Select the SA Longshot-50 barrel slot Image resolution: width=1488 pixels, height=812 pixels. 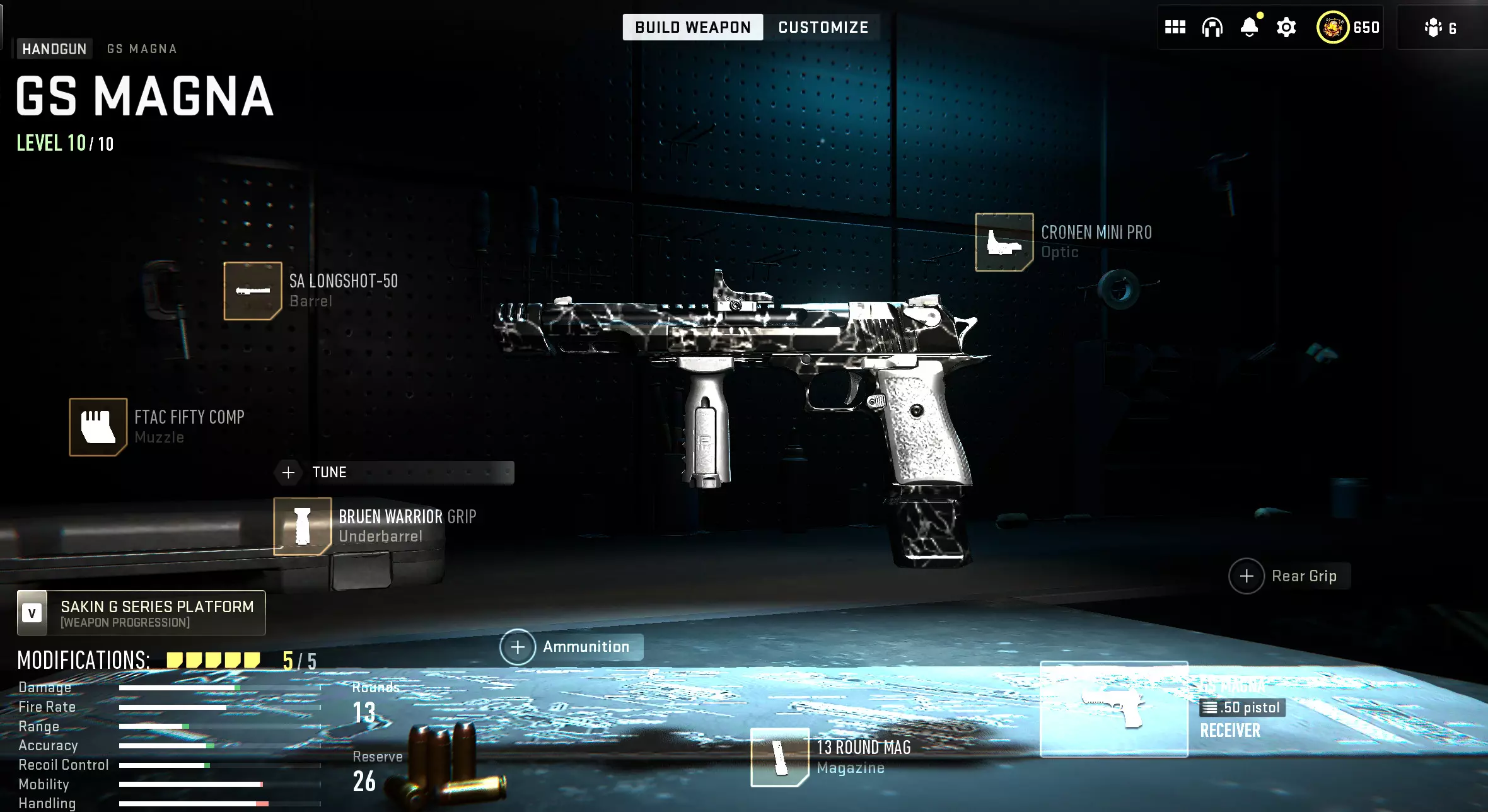click(253, 291)
